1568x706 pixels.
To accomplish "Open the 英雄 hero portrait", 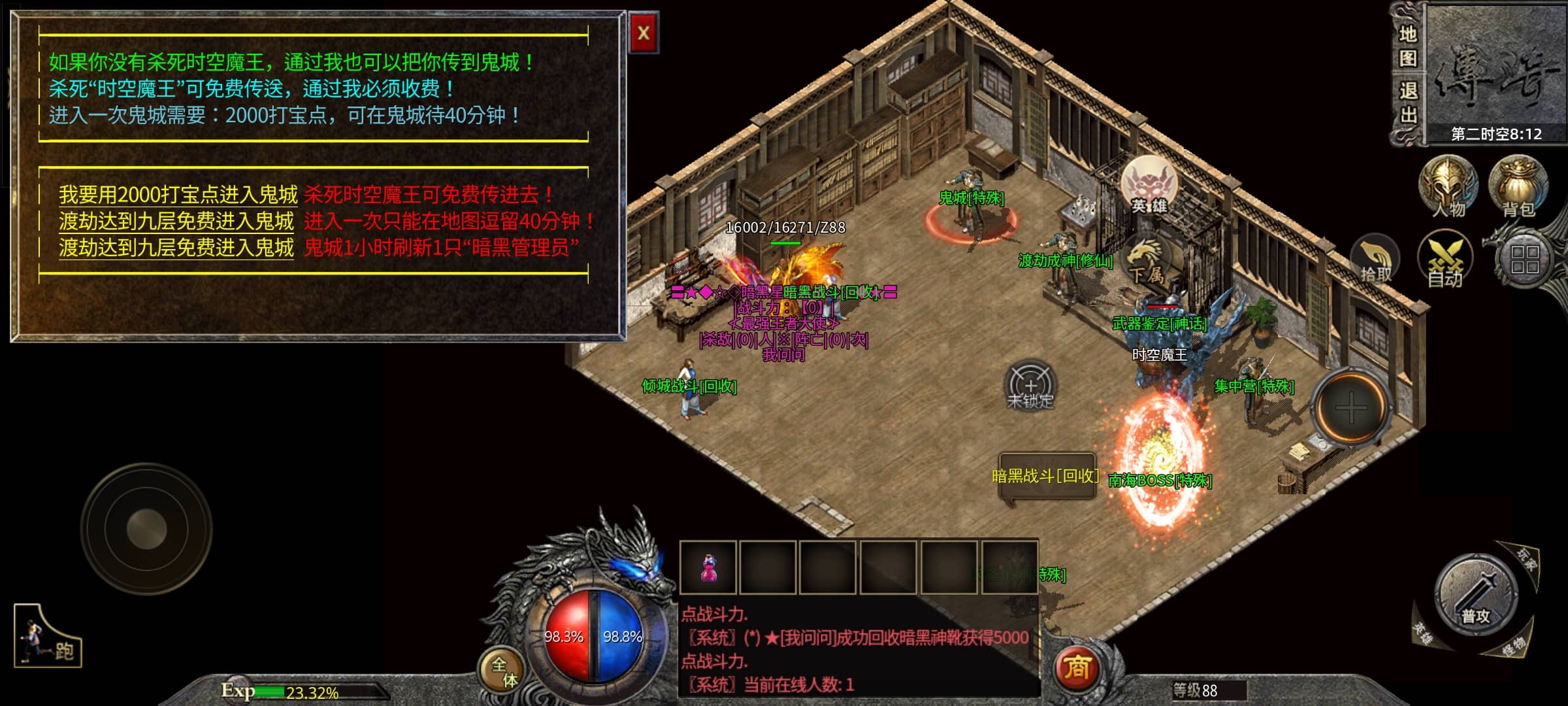I will pyautogui.click(x=1149, y=186).
